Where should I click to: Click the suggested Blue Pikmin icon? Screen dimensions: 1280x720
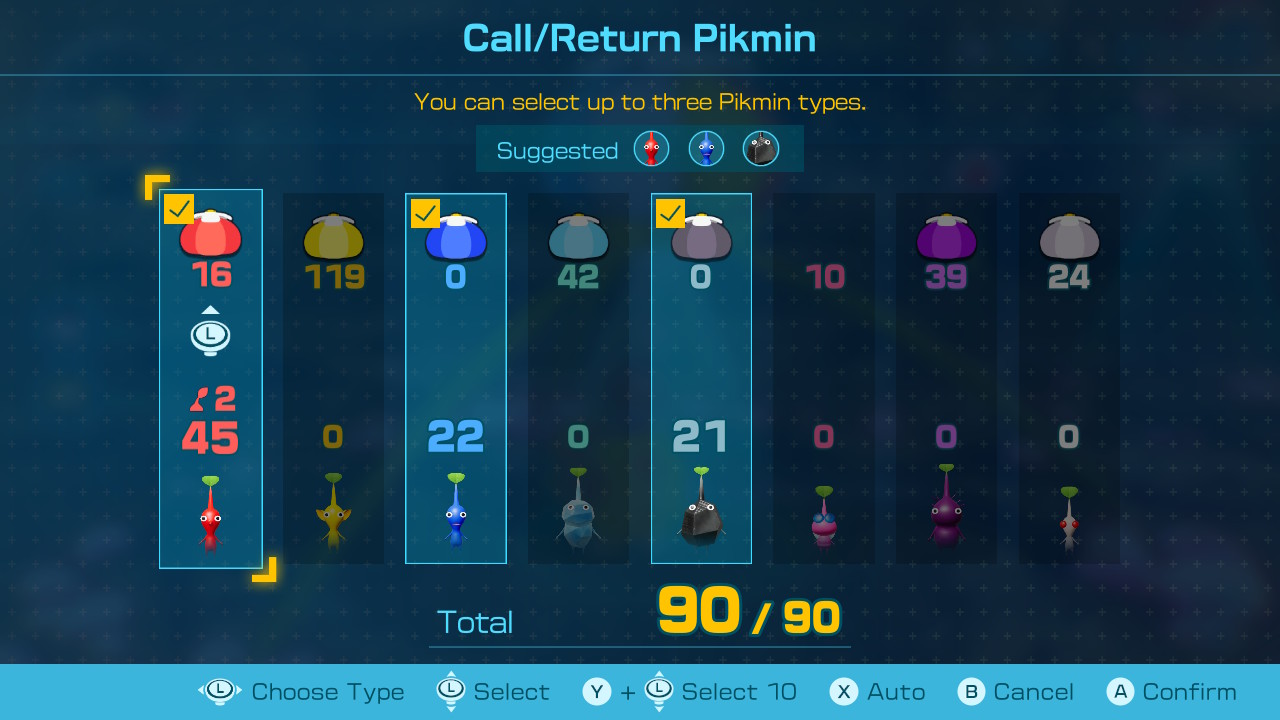pos(706,149)
